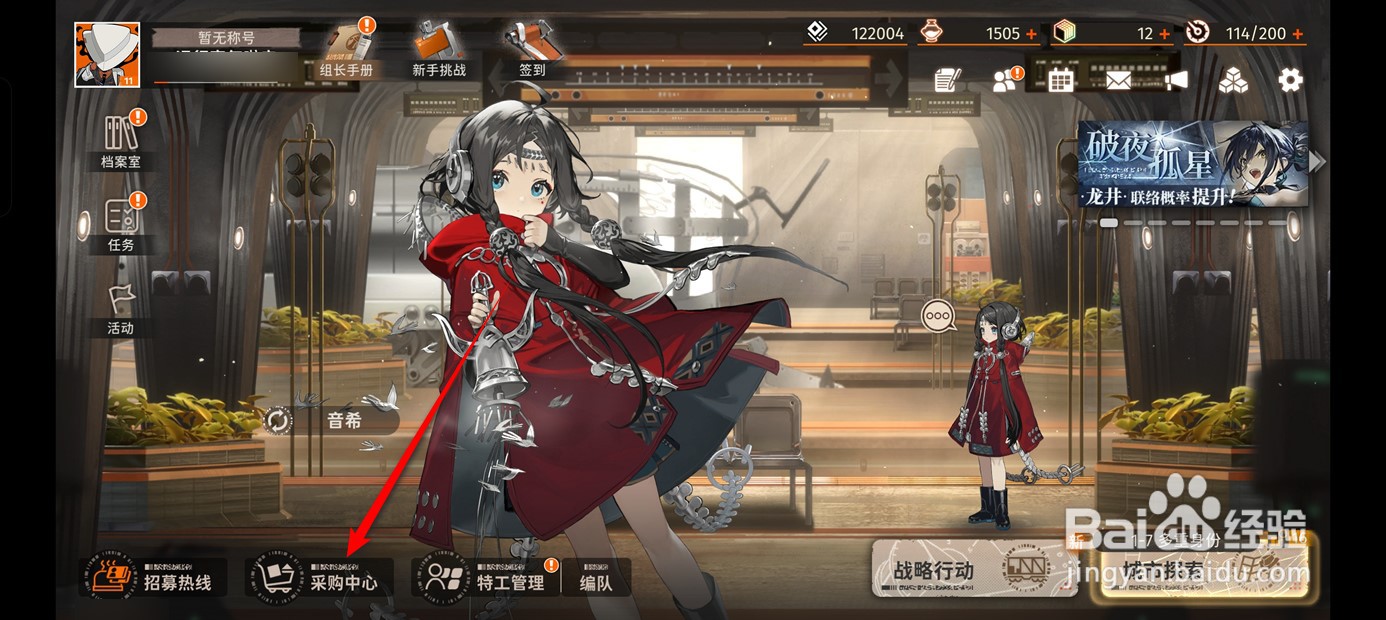Image resolution: width=1386 pixels, height=620 pixels.
Task: Open the calendar icon
Action: [x=1061, y=80]
